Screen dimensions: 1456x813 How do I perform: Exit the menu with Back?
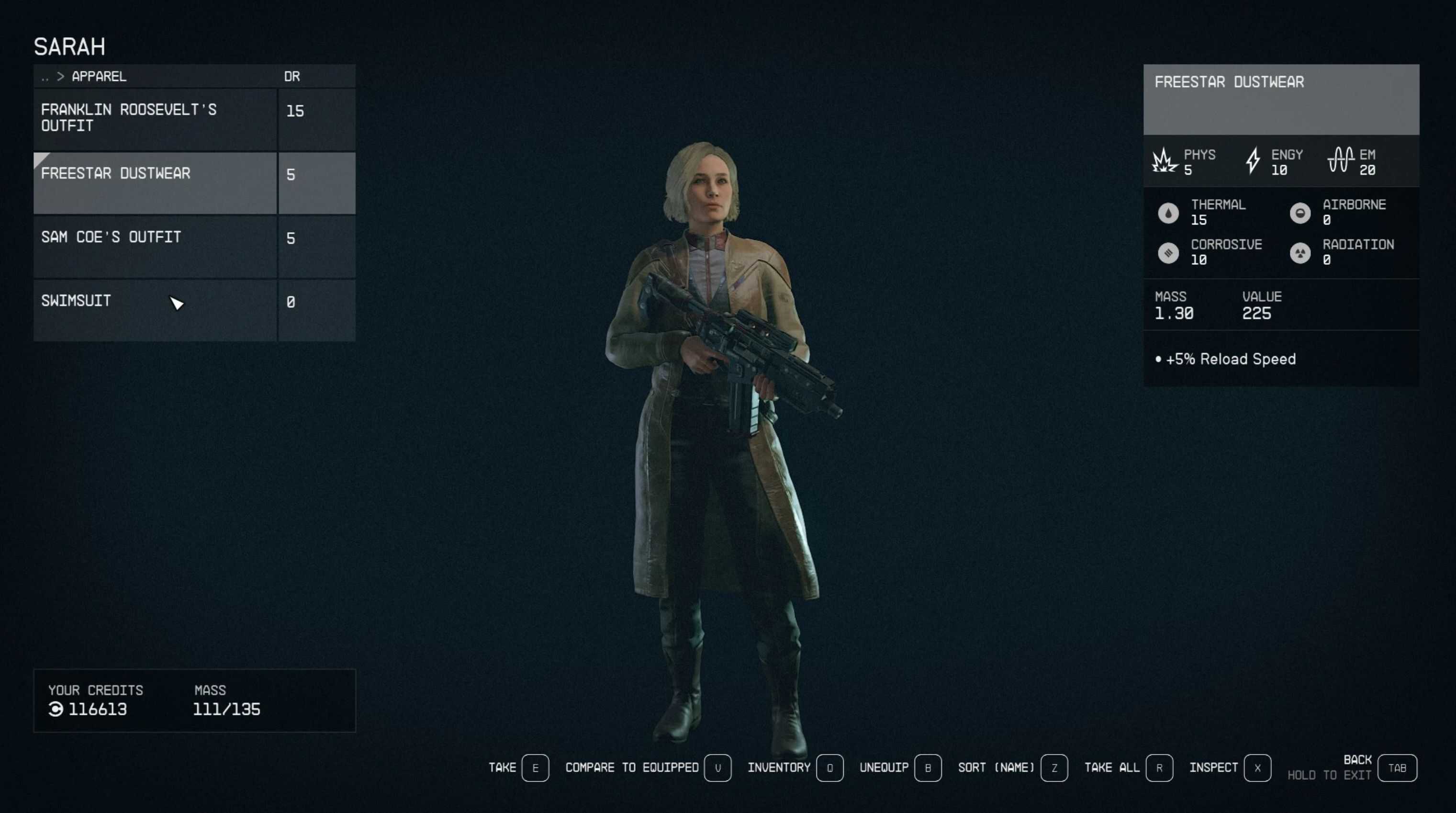[x=1397, y=768]
